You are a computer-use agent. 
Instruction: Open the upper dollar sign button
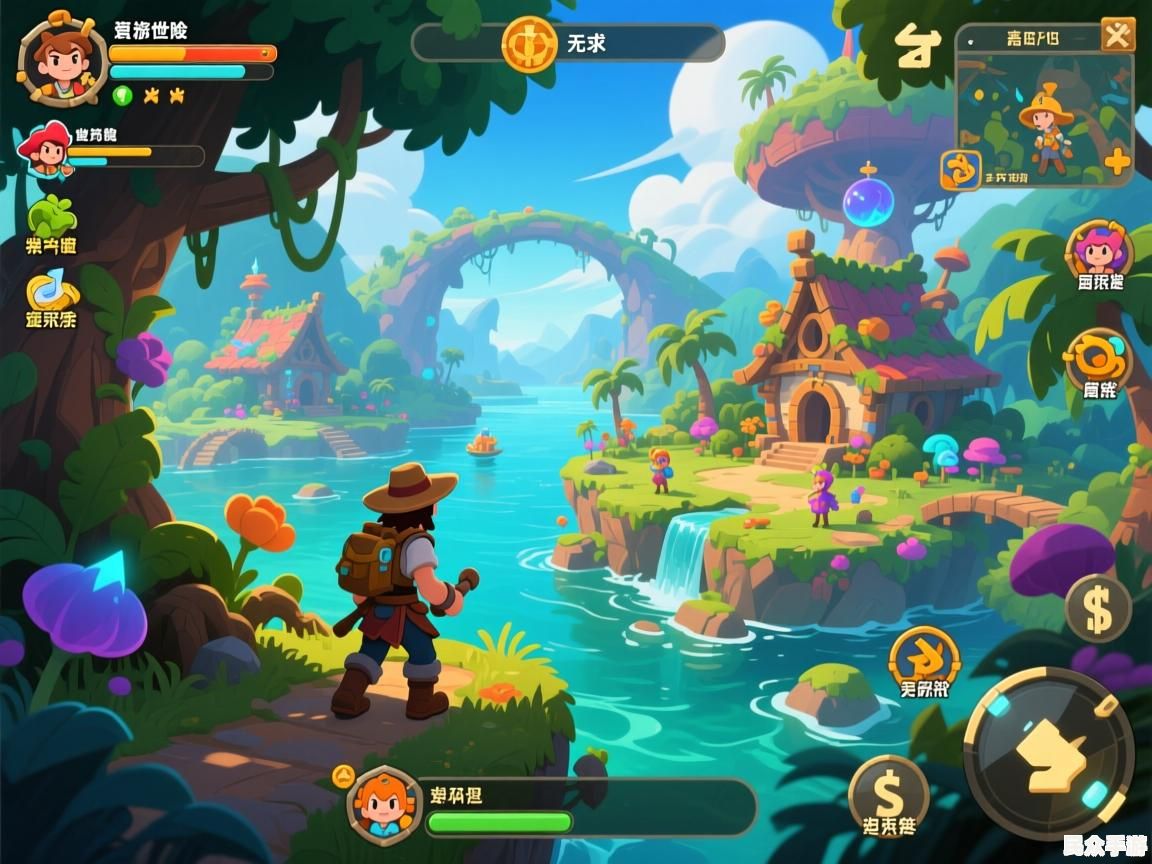(x=1097, y=608)
